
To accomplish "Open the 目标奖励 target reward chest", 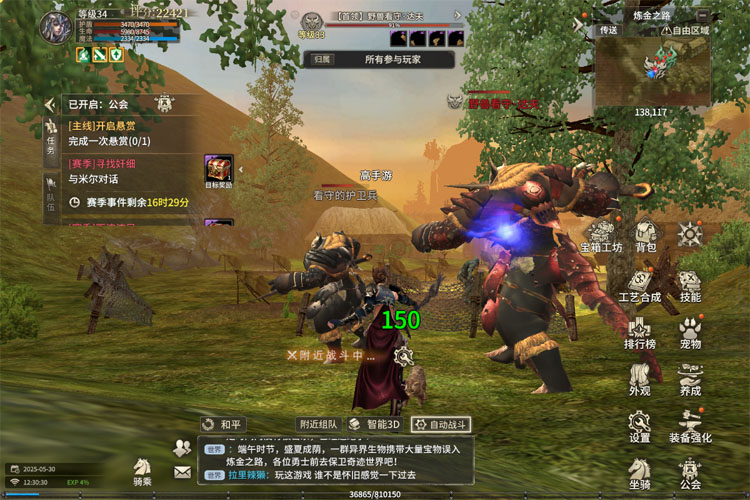I will [219, 171].
